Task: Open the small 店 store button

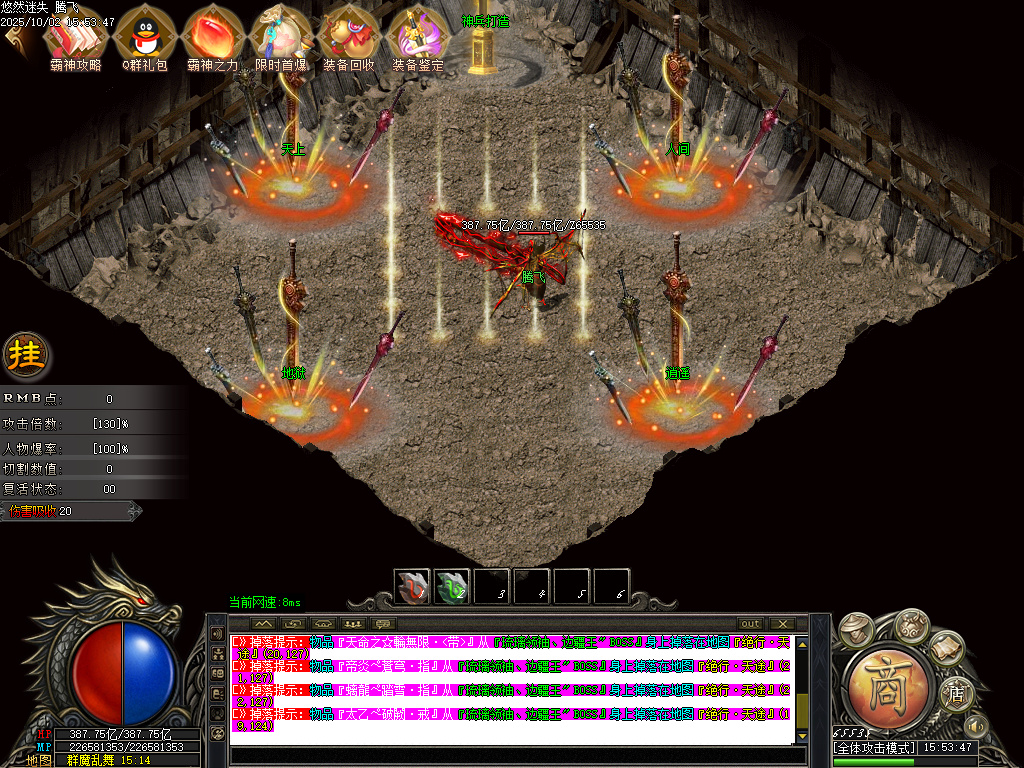Action: (955, 692)
